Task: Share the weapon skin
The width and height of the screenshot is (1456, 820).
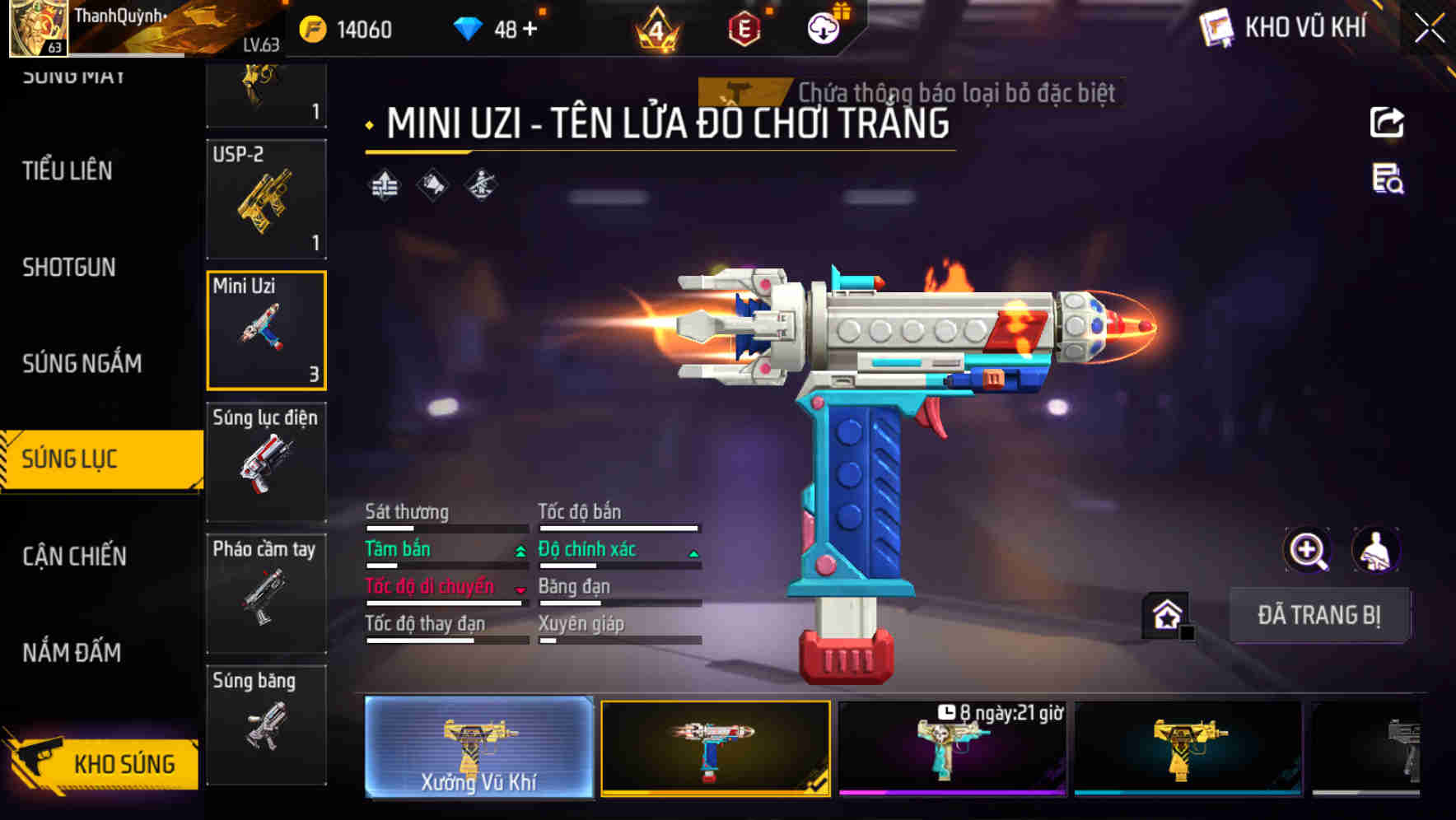Action: point(1387,123)
